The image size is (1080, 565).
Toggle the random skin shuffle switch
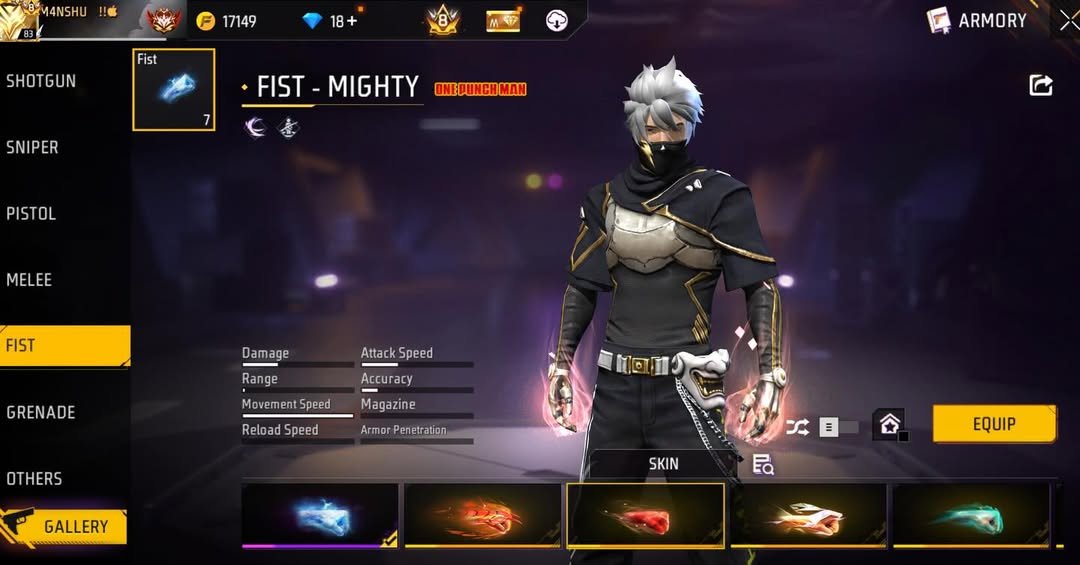pos(838,427)
